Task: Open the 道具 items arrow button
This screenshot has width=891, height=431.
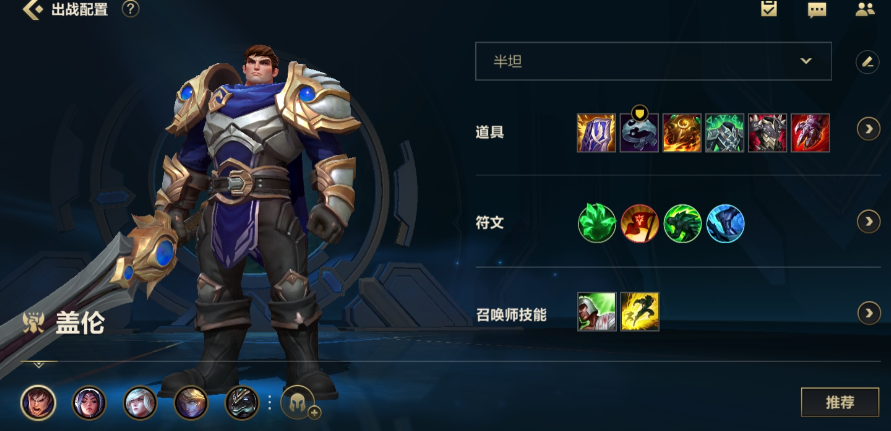Action: 868,132
